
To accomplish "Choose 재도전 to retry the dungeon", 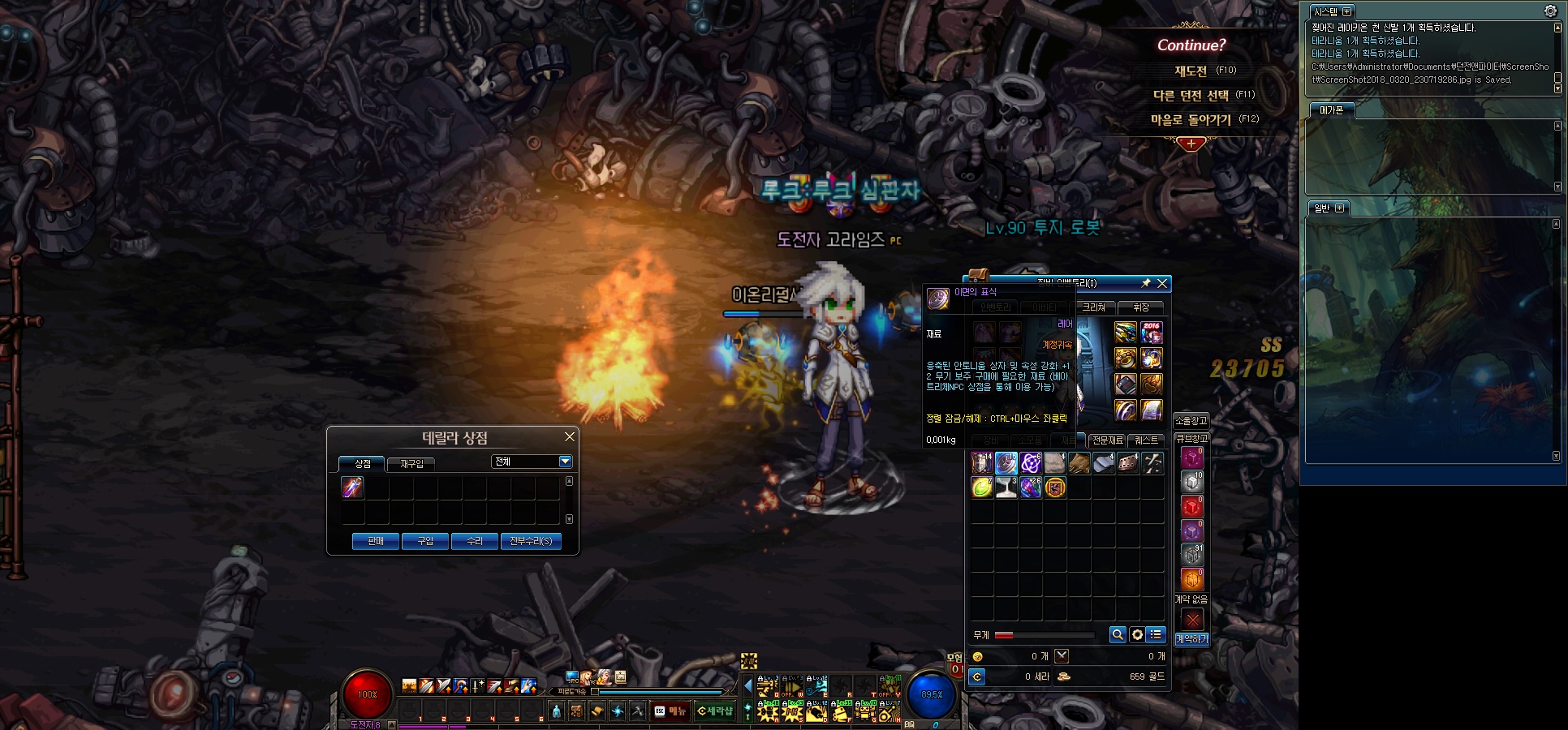I will (x=1191, y=71).
